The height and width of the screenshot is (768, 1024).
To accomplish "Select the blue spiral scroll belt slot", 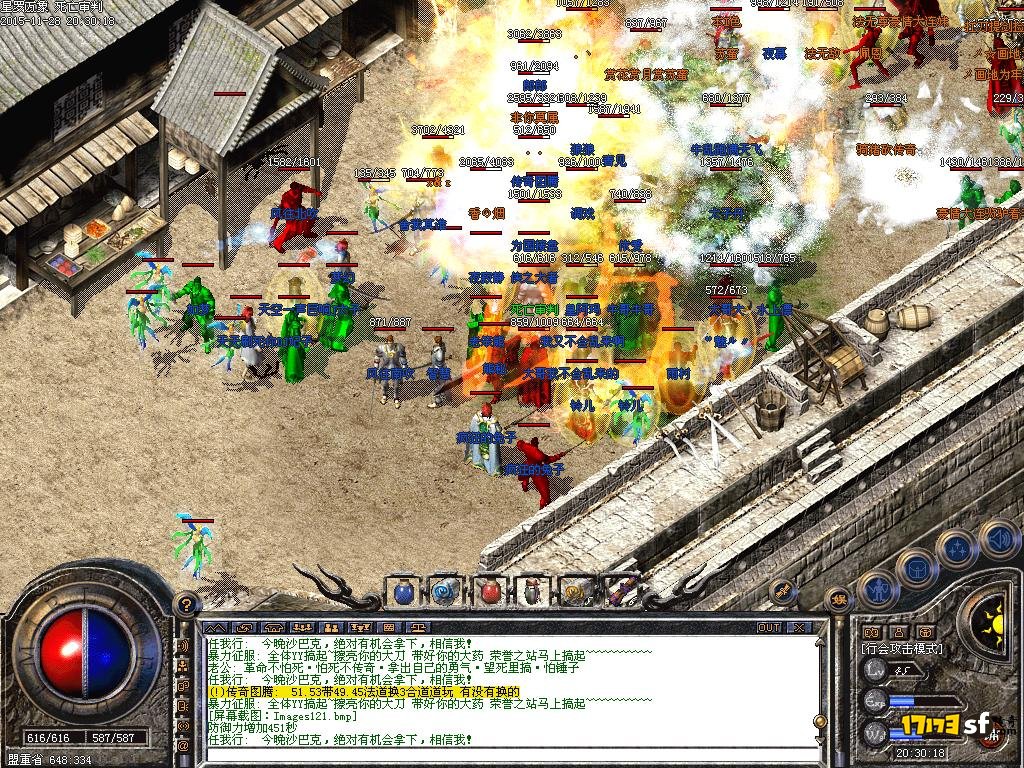I will pos(446,591).
